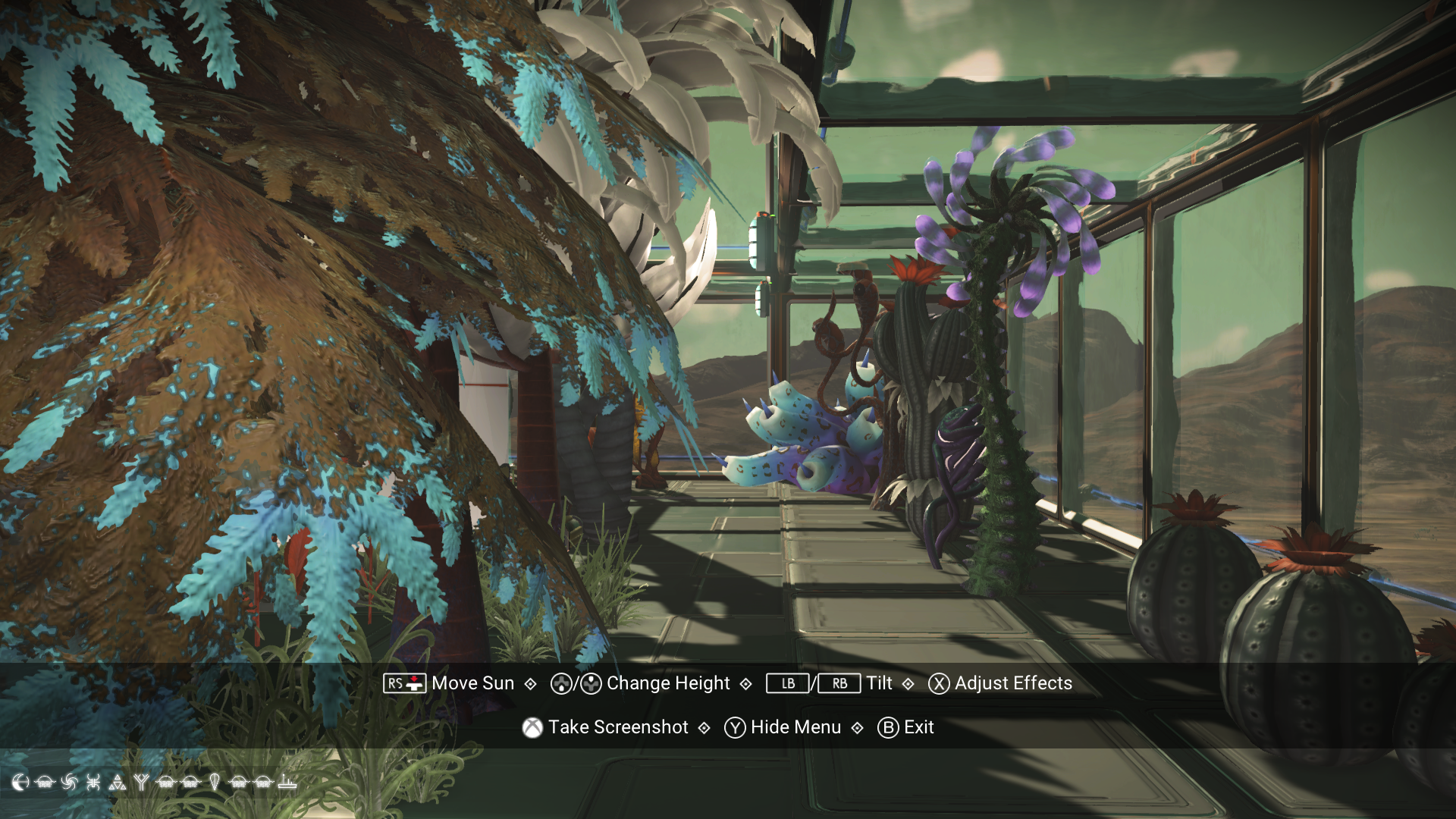Click the Xbox guide icon beside Take Screenshot

(533, 727)
